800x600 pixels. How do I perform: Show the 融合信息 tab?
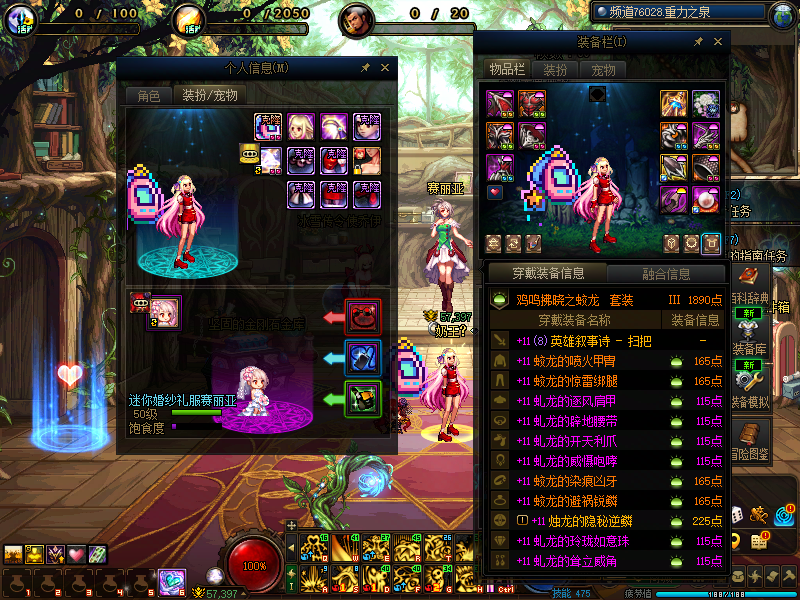coord(664,273)
